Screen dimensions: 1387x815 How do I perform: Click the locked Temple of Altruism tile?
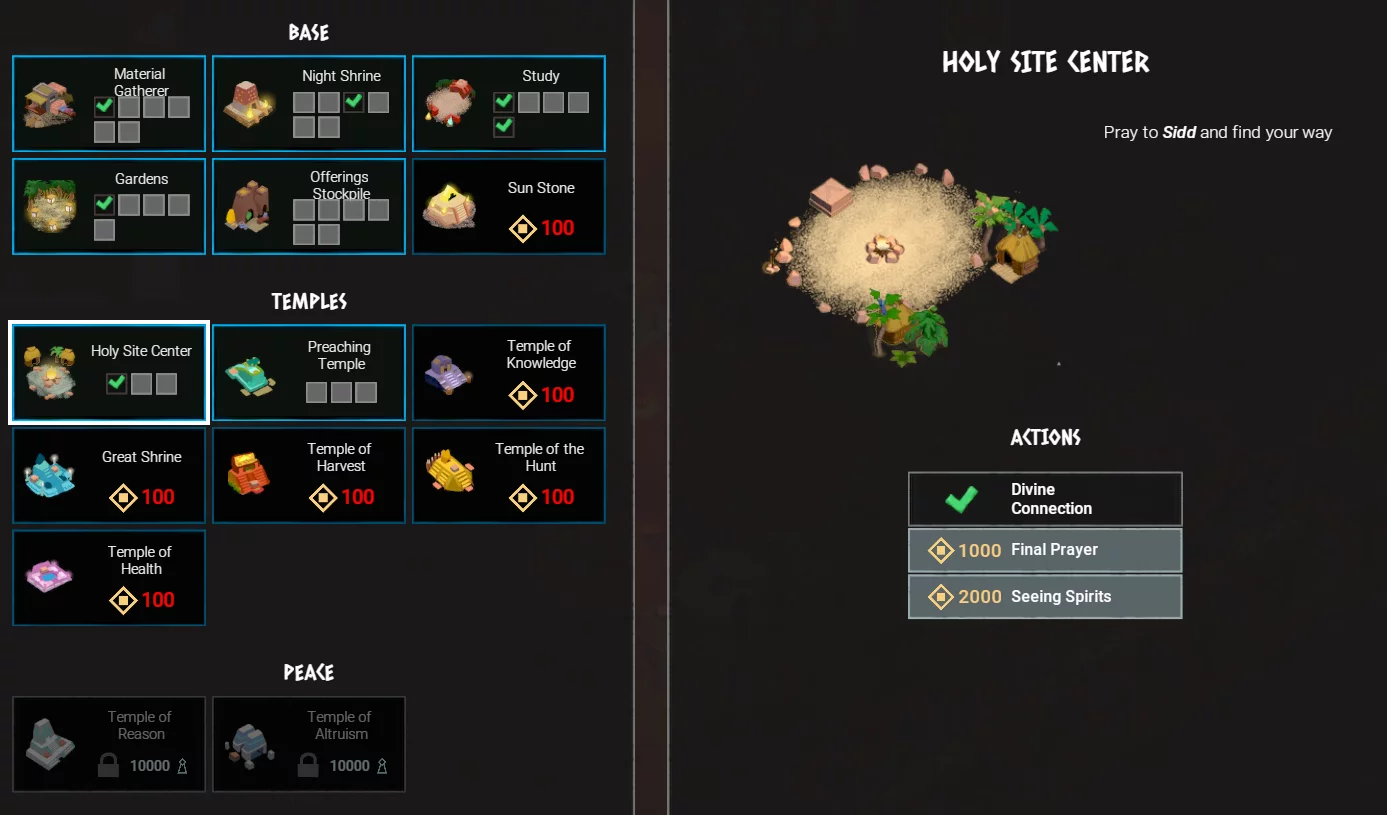[309, 744]
